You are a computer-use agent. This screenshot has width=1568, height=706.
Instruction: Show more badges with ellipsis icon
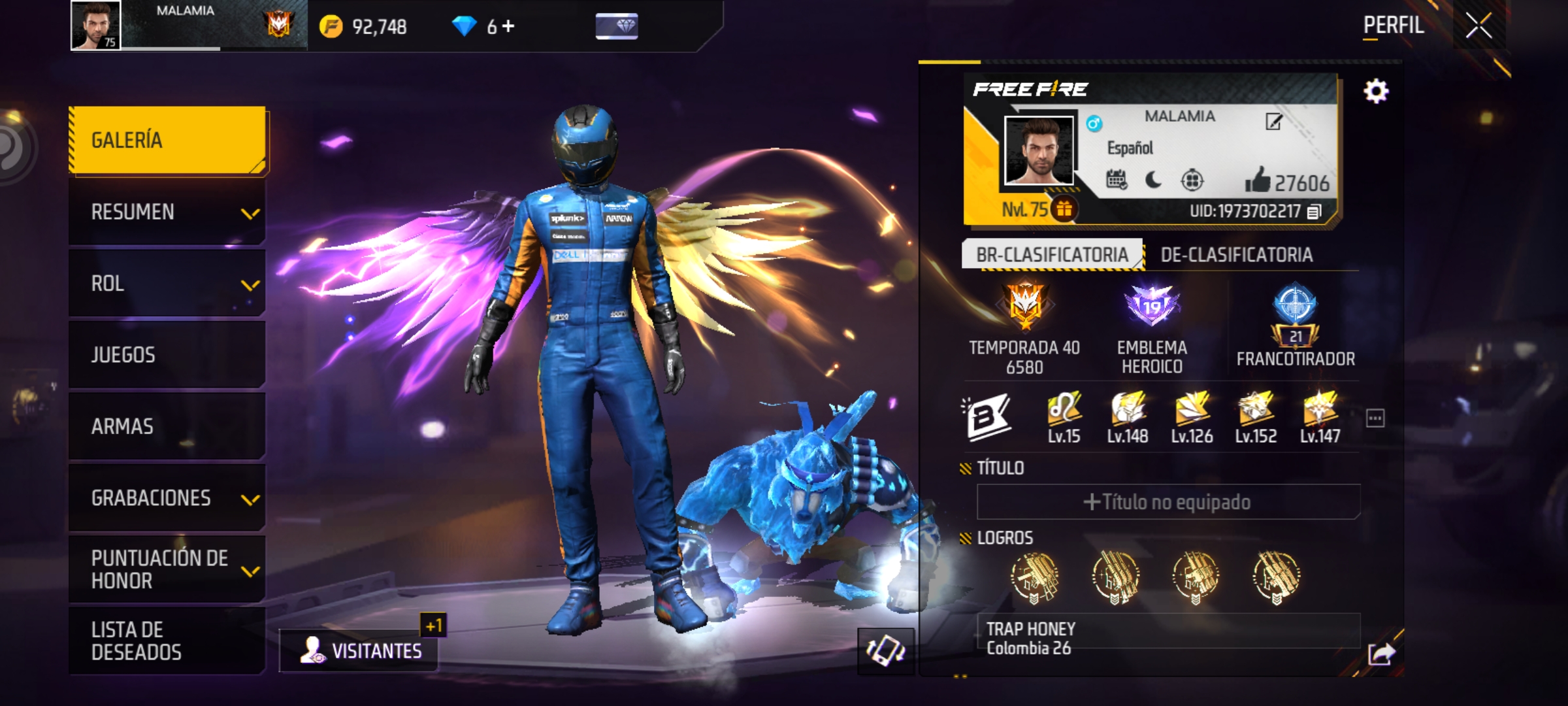pos(1375,418)
